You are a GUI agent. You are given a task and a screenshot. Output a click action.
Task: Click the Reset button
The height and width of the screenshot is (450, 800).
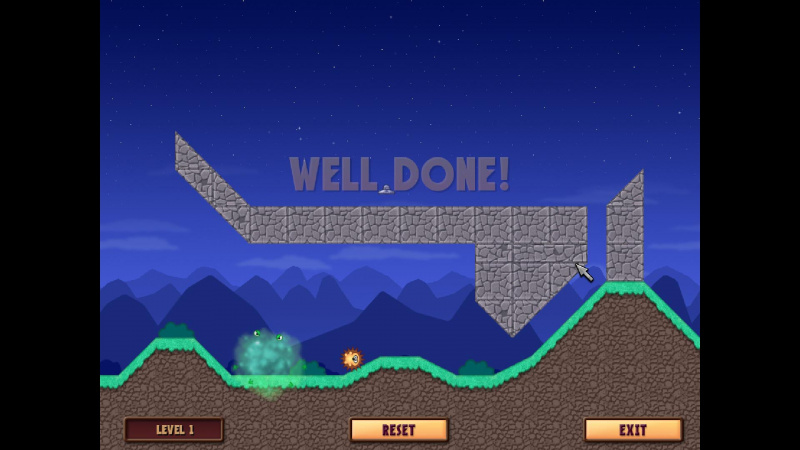[399, 430]
